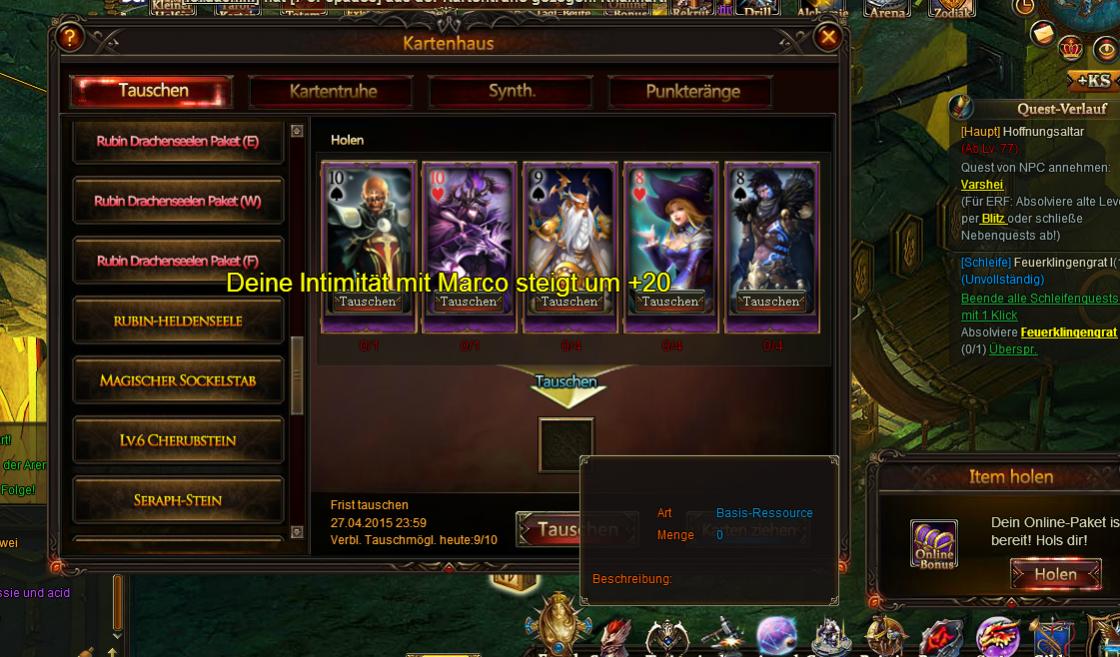Follow the Varshei quest NPC link
The height and width of the screenshot is (657, 1120).
[981, 185]
